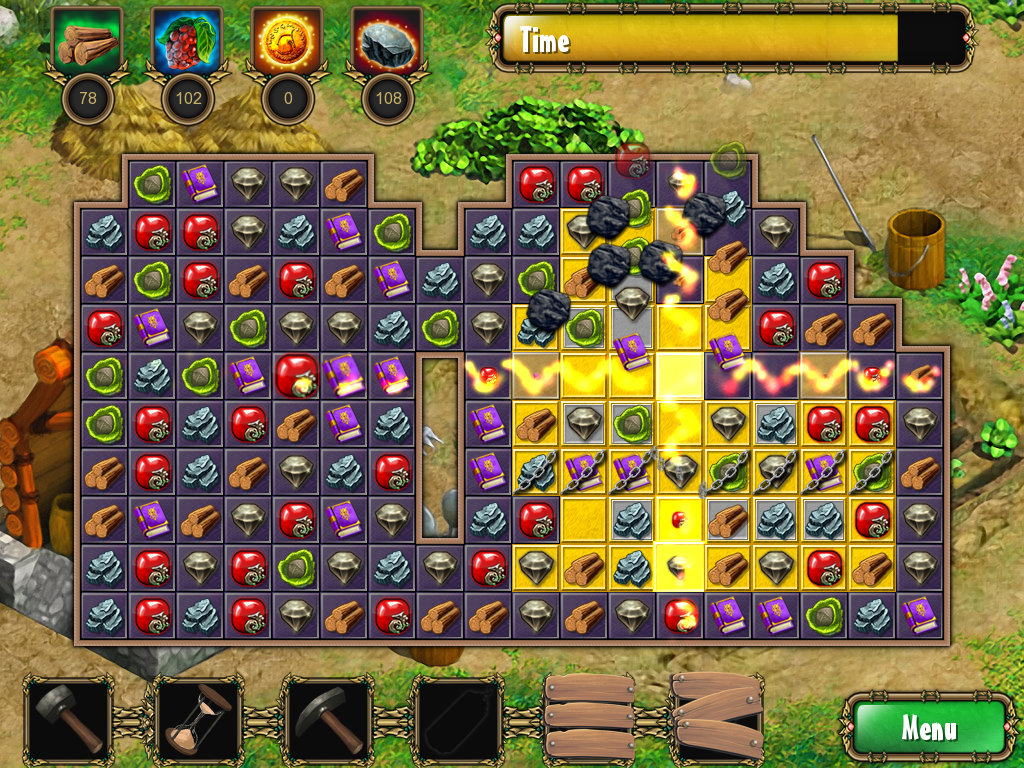Activate the hourglass time power-up
Screen dimensions: 1024x768
(197, 720)
